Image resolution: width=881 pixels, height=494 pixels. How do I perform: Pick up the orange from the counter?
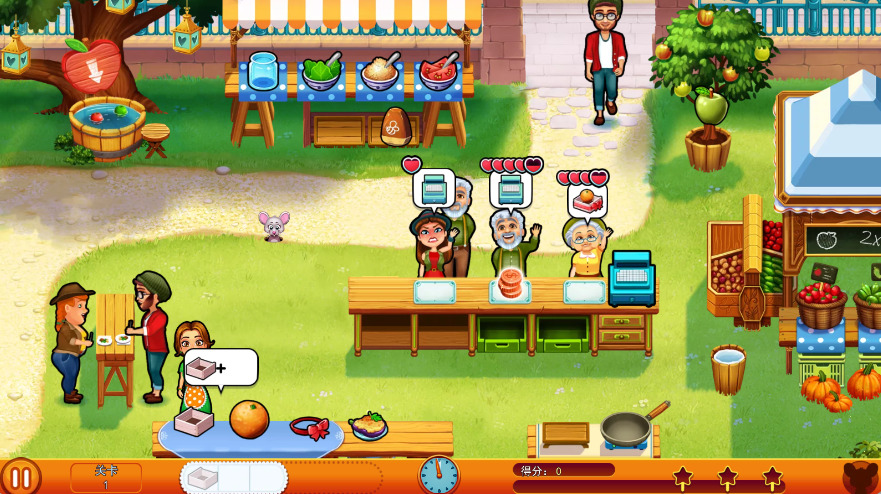249,419
